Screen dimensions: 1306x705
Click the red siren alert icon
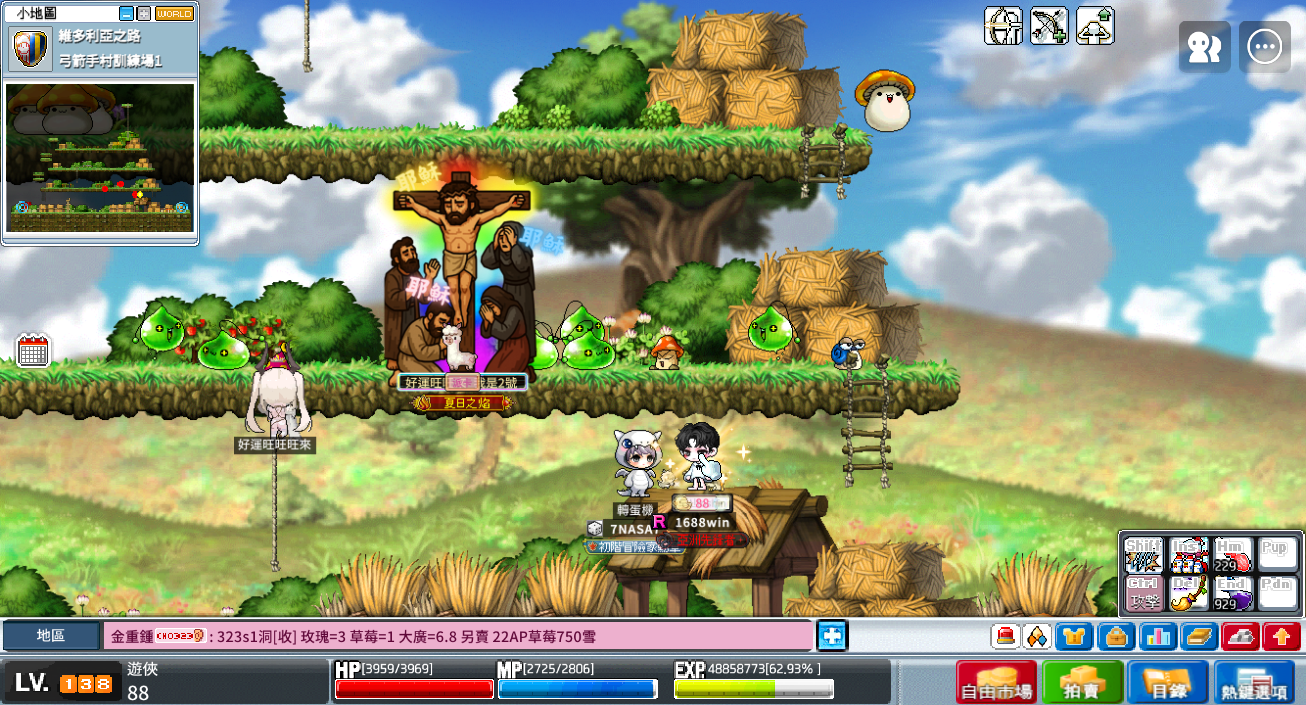pyautogui.click(x=1005, y=636)
